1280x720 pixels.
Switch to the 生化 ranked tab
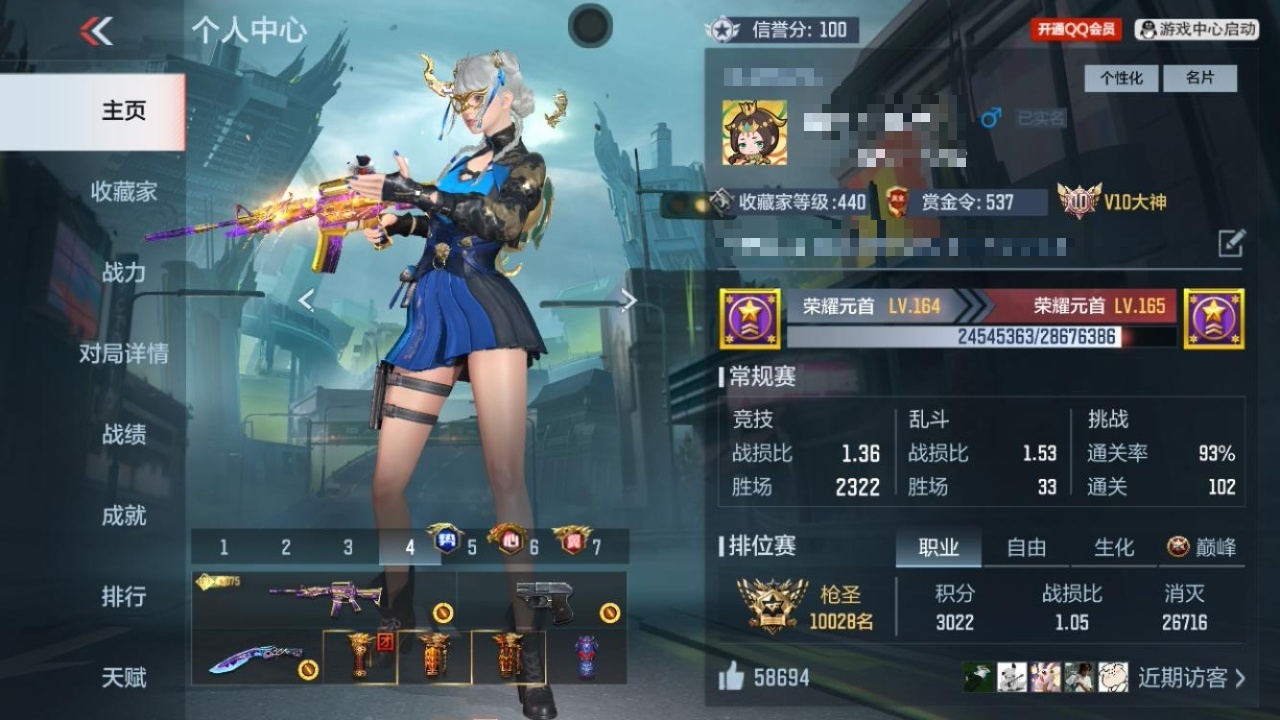pyautogui.click(x=1114, y=547)
